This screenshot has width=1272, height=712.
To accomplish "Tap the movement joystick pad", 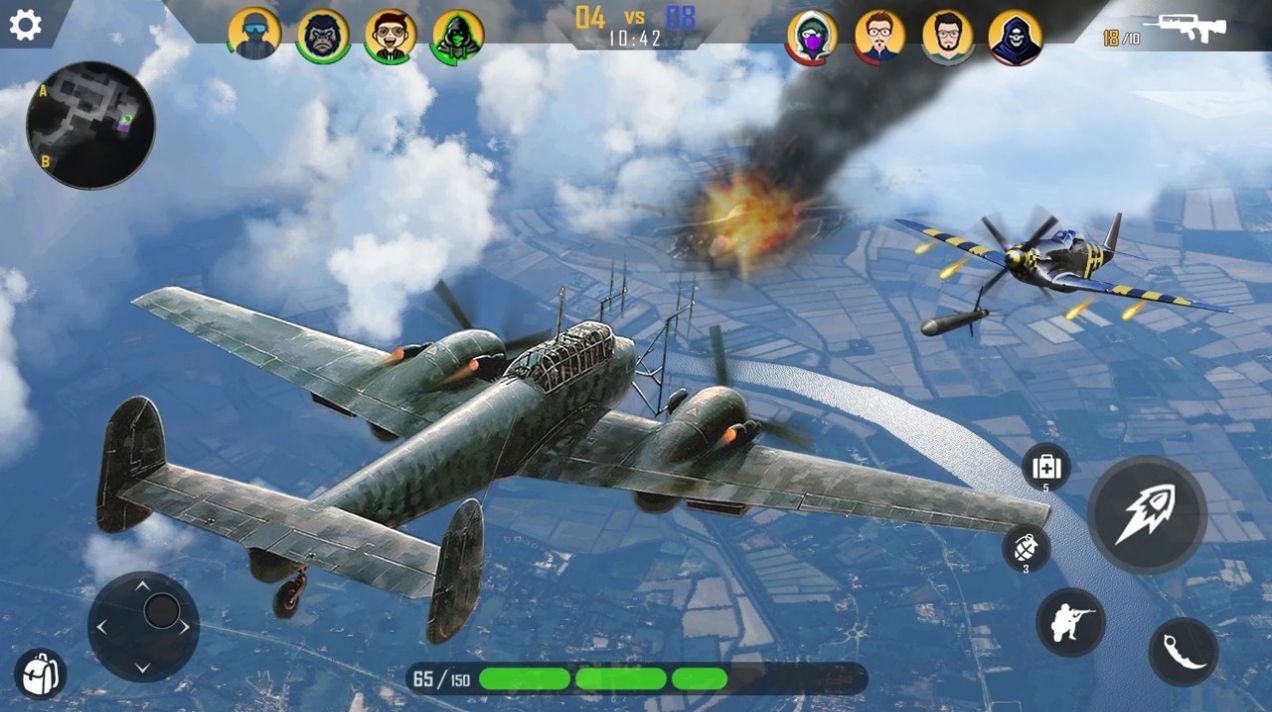I will [143, 626].
